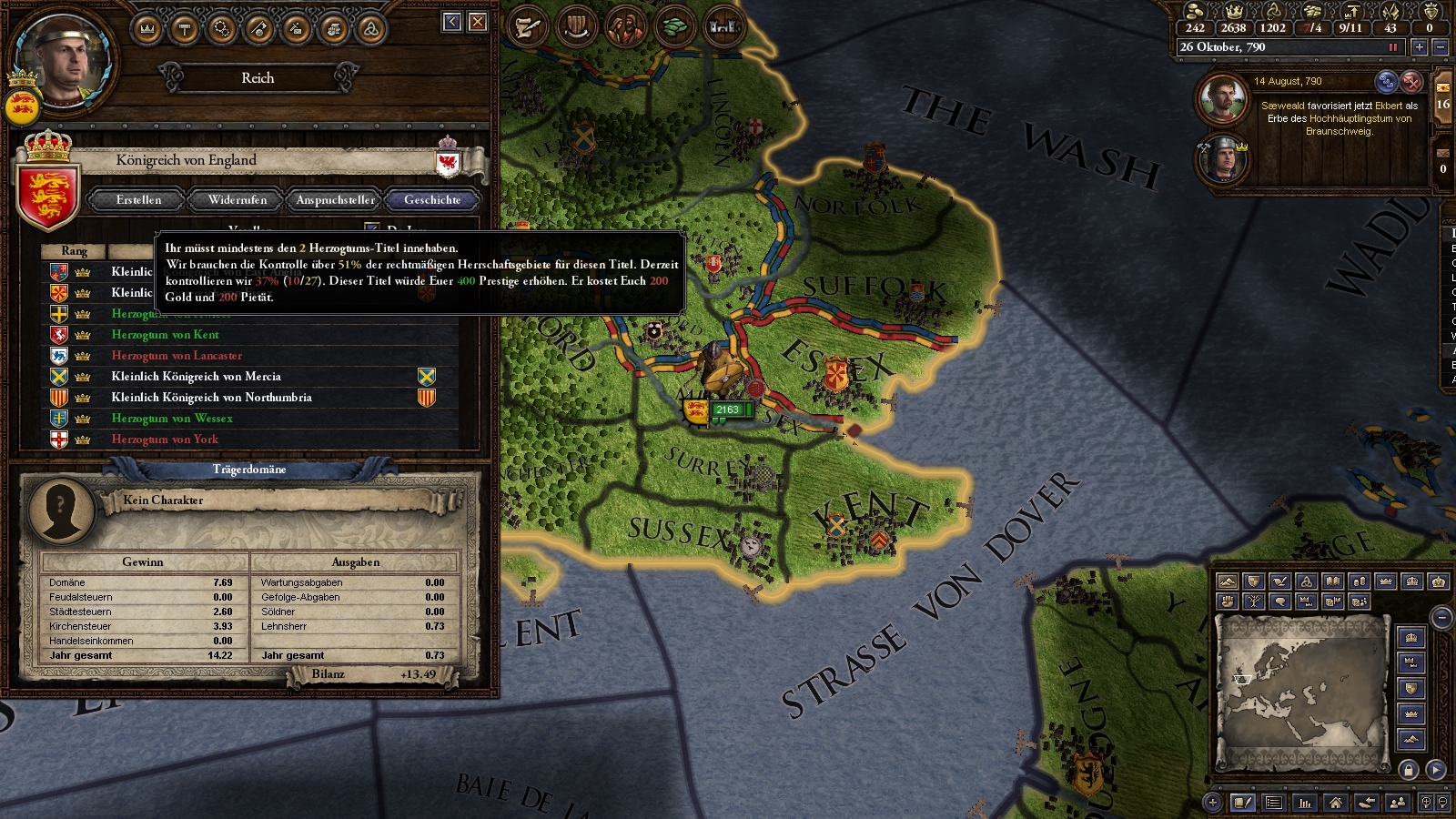Decrease game speed with the minus button
1456x819 pixels.
[x=1440, y=47]
